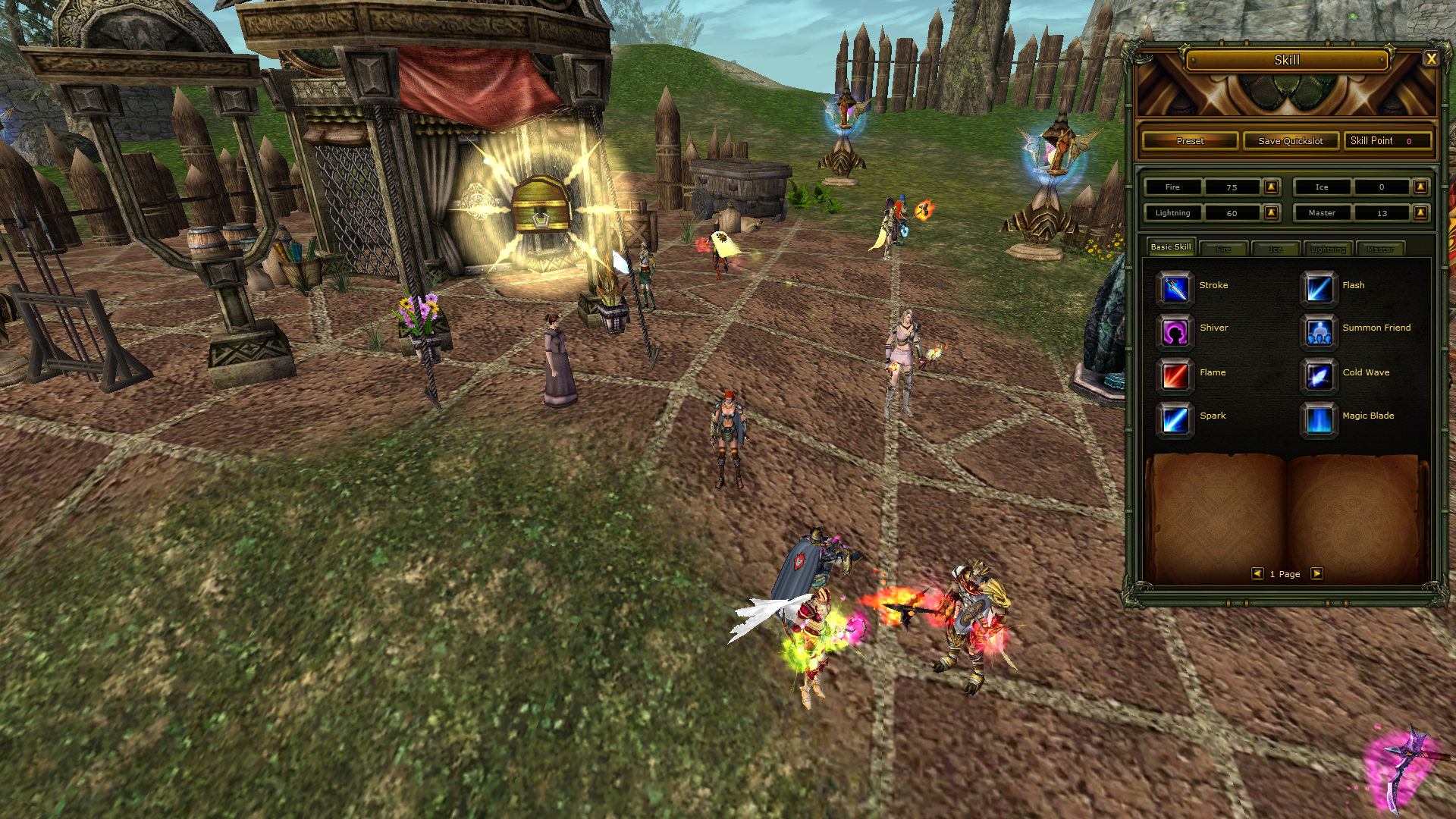The height and width of the screenshot is (819, 1456).
Task: Choose the Shiver skill icon
Action: [x=1175, y=331]
